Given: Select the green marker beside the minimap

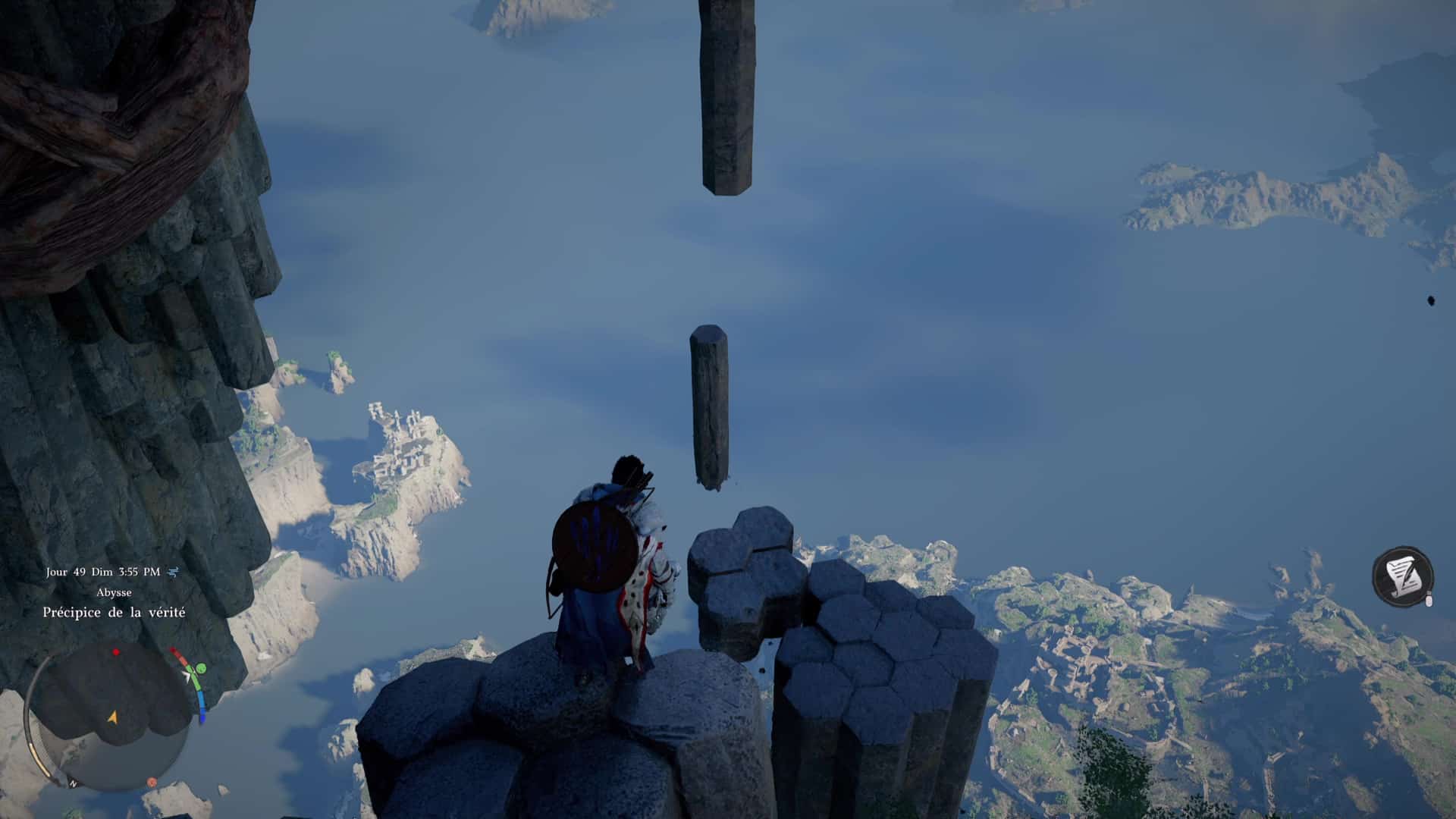Looking at the screenshot, I should pos(201,669).
